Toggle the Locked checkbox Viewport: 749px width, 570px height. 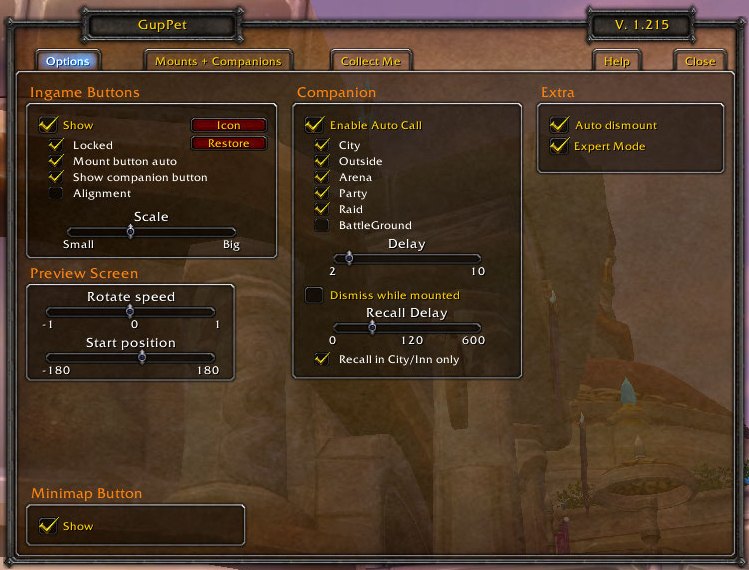[57, 145]
